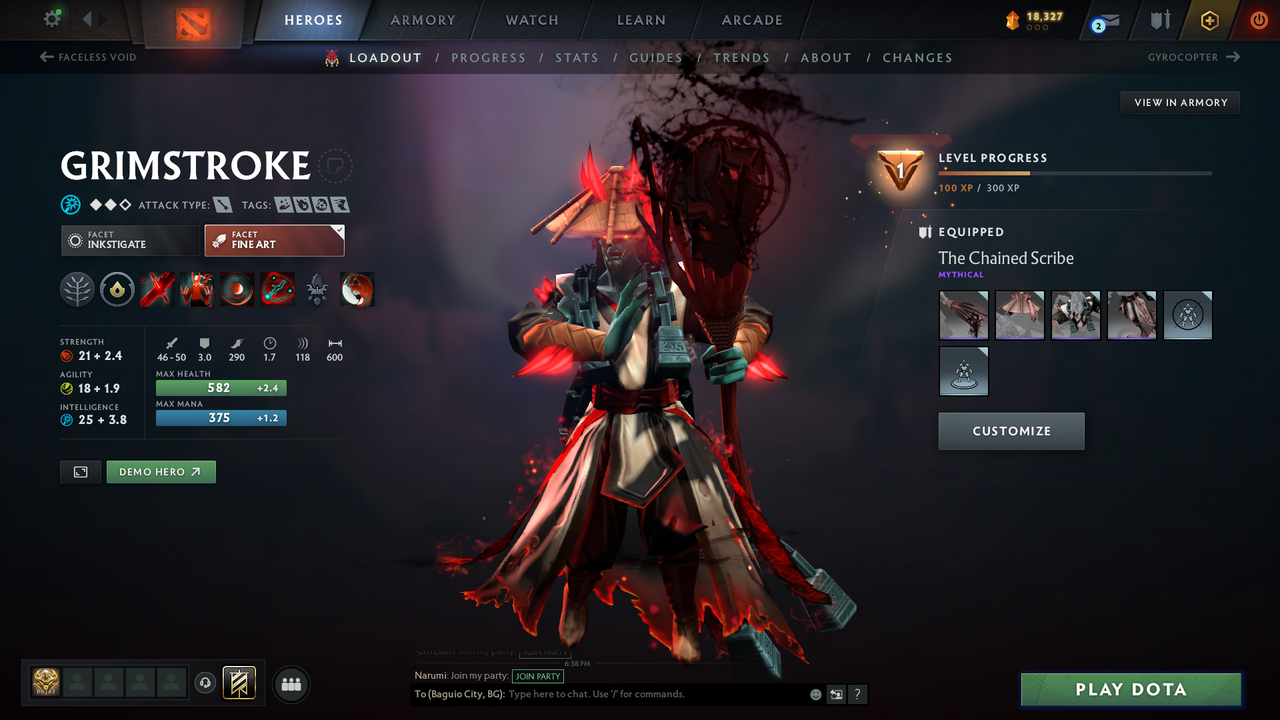Viewport: 1280px width, 720px height.
Task: Switch to the GUIDES tab
Action: (x=656, y=57)
